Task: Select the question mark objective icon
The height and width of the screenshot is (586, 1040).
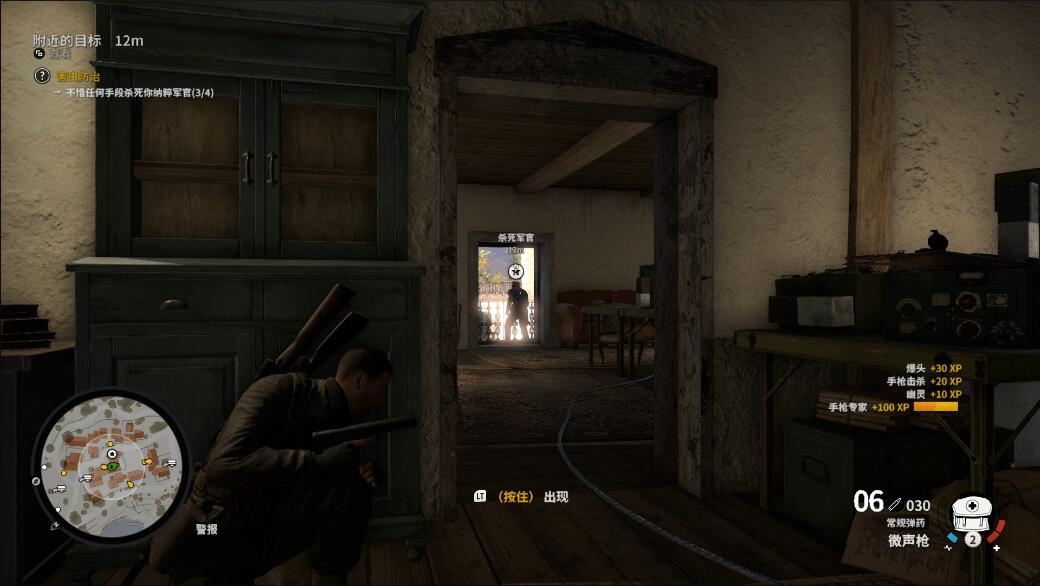Action: pyautogui.click(x=41, y=76)
